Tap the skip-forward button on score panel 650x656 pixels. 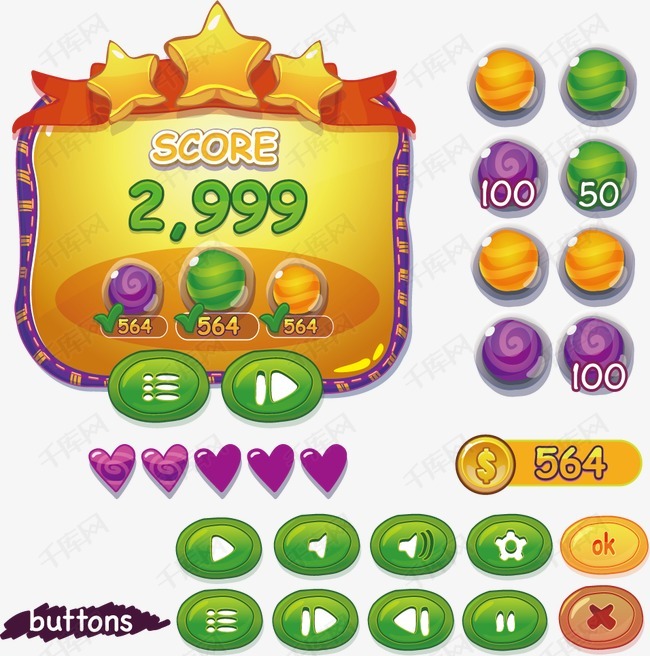(x=273, y=385)
